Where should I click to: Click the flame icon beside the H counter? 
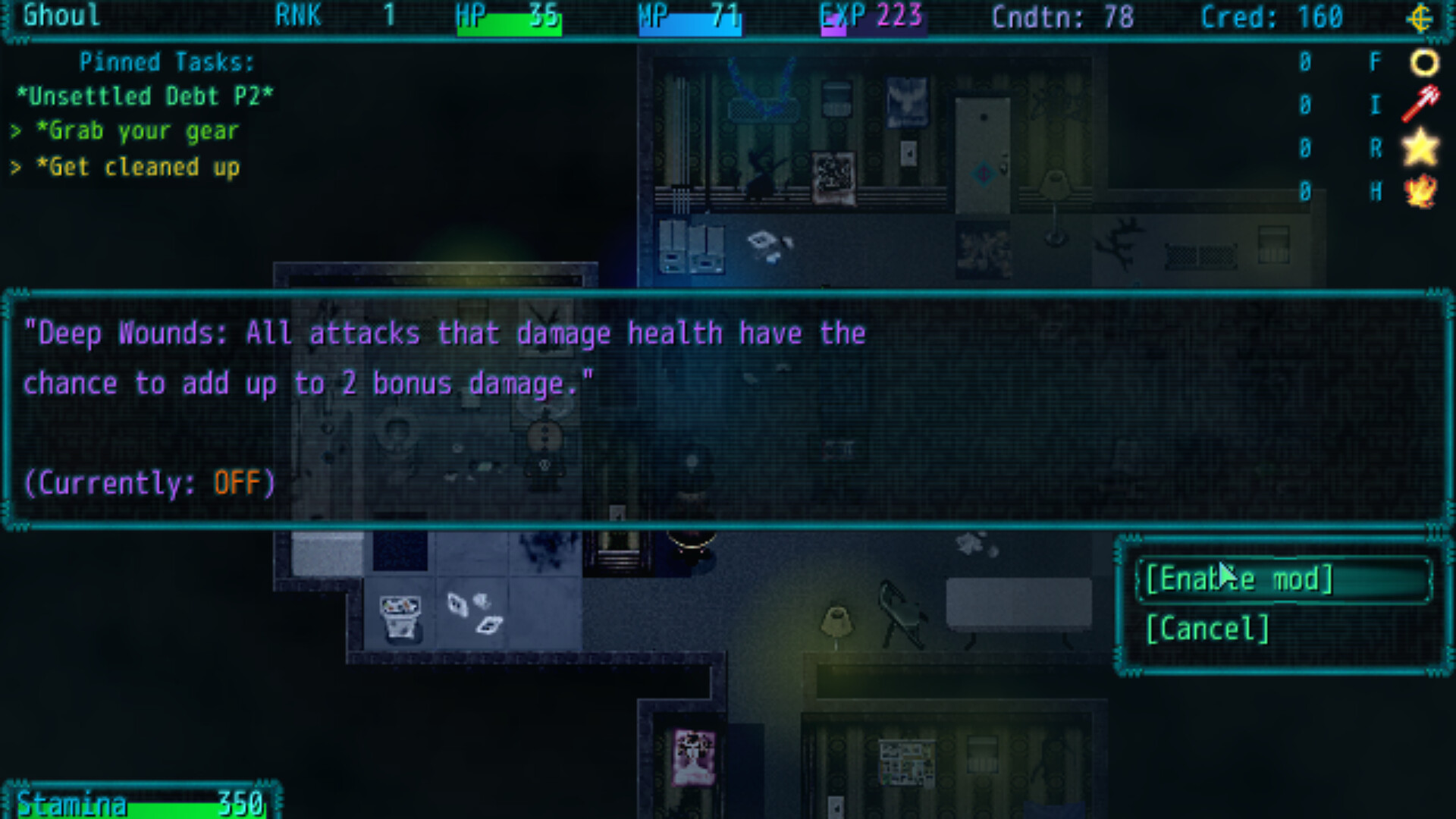click(x=1421, y=192)
